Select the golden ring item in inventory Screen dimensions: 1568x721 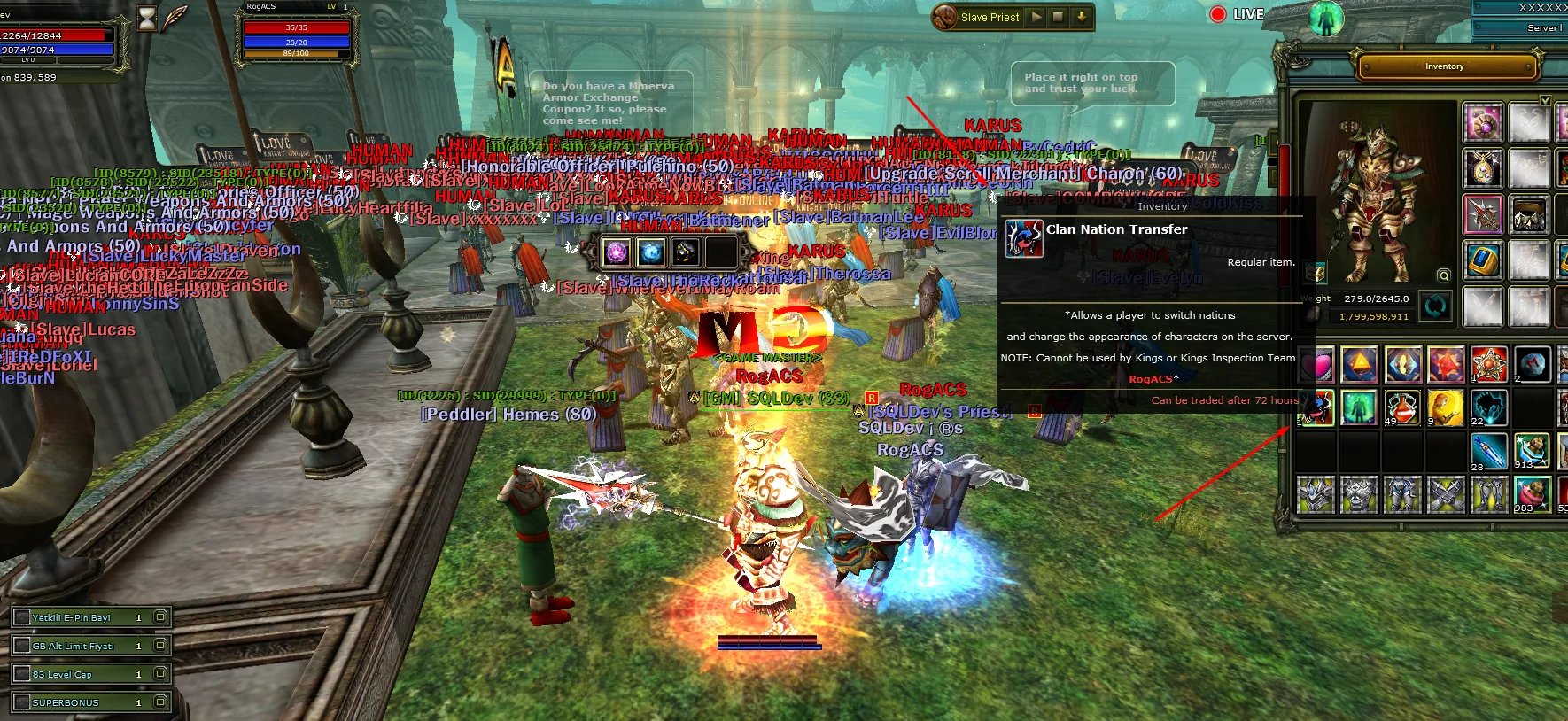1483,261
